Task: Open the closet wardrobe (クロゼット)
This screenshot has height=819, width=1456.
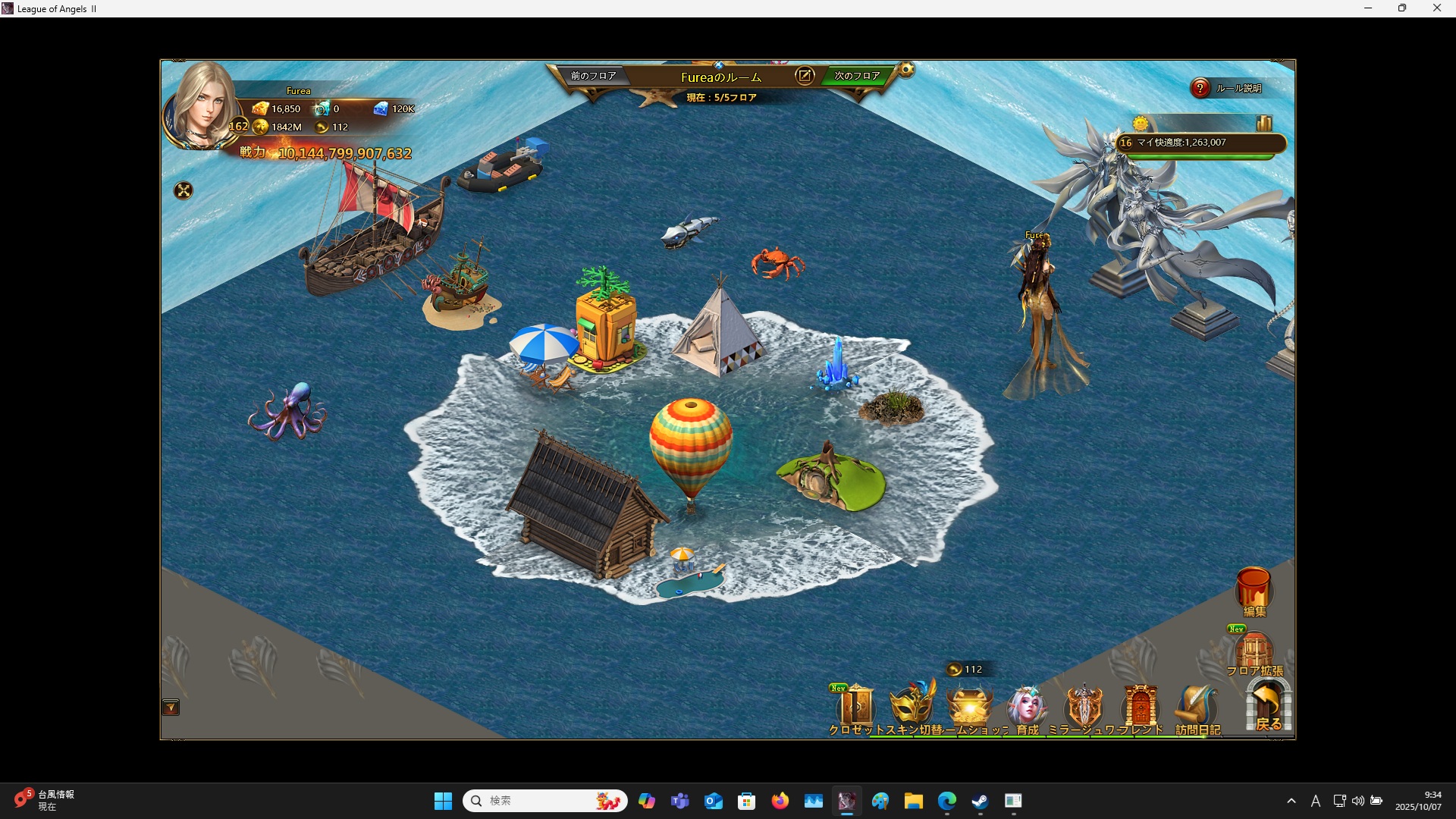Action: (x=857, y=708)
